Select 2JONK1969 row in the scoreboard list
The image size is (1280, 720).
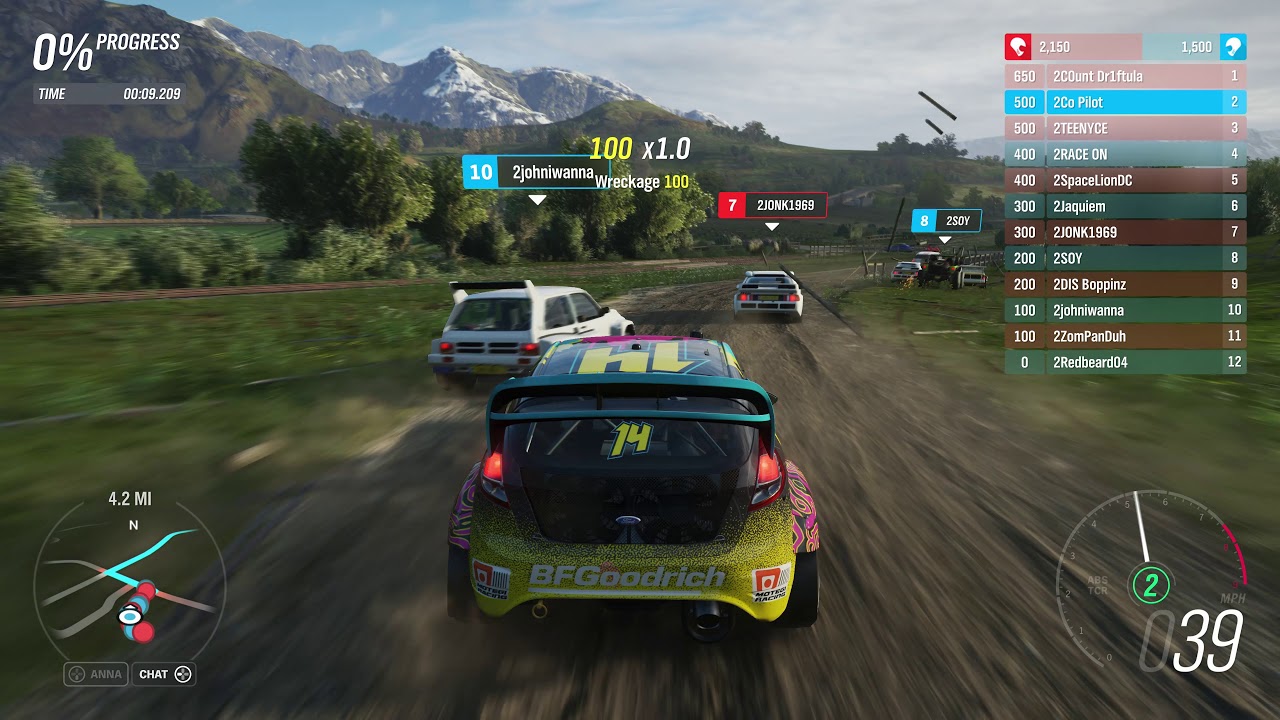[1125, 232]
